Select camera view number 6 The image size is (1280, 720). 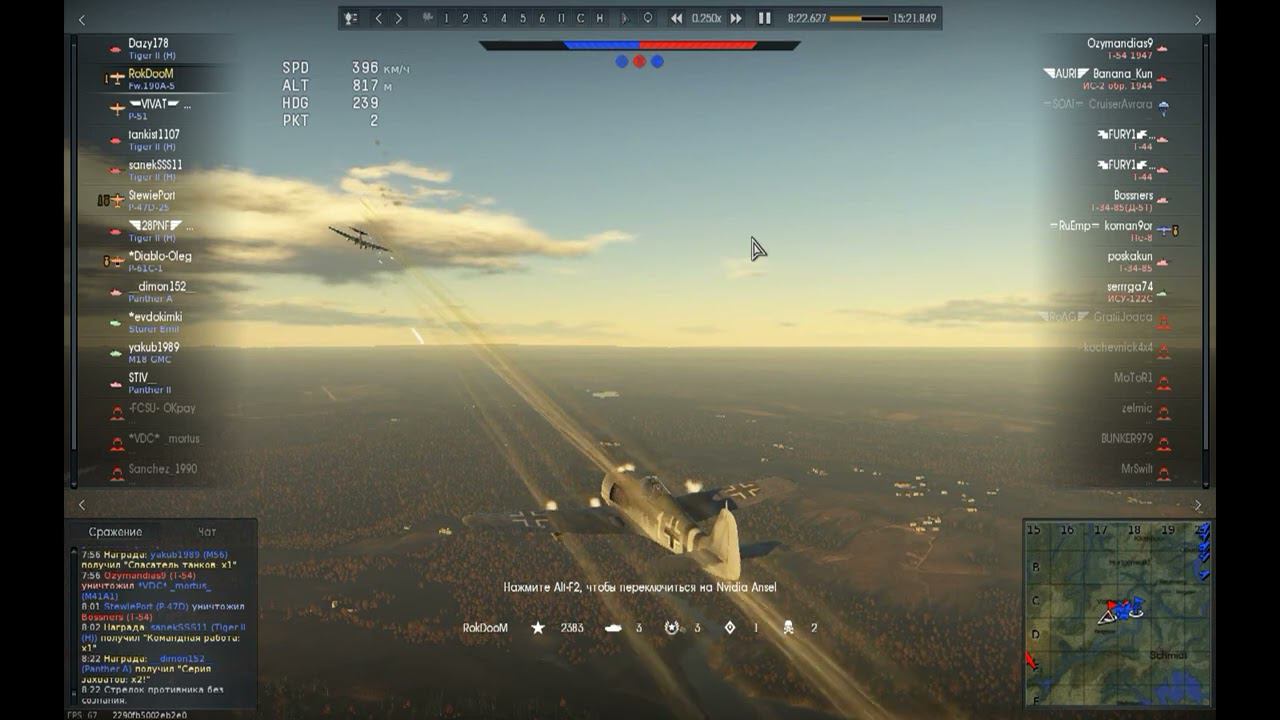pyautogui.click(x=542, y=18)
